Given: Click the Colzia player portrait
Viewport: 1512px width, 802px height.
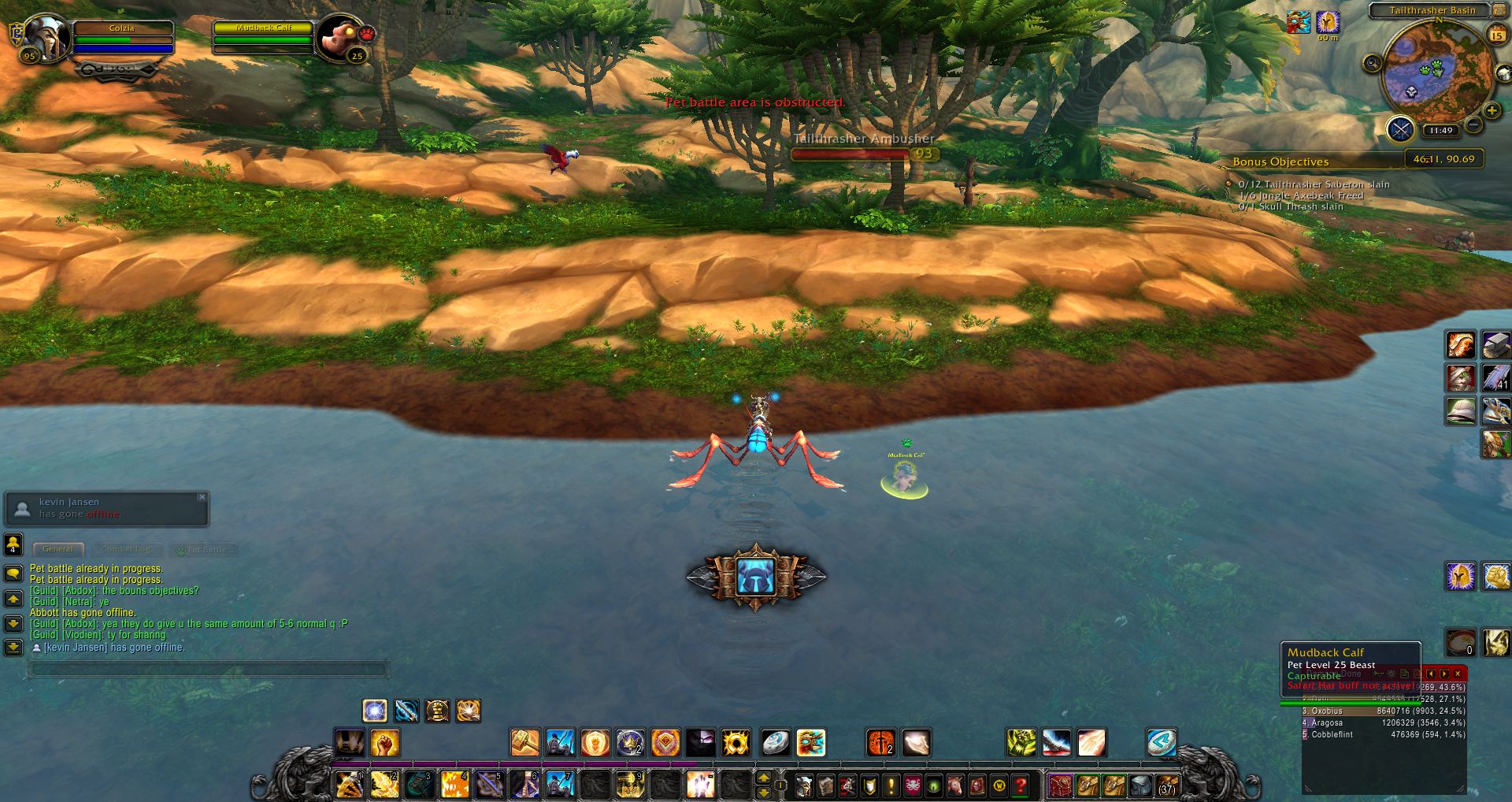Looking at the screenshot, I should point(48,36).
